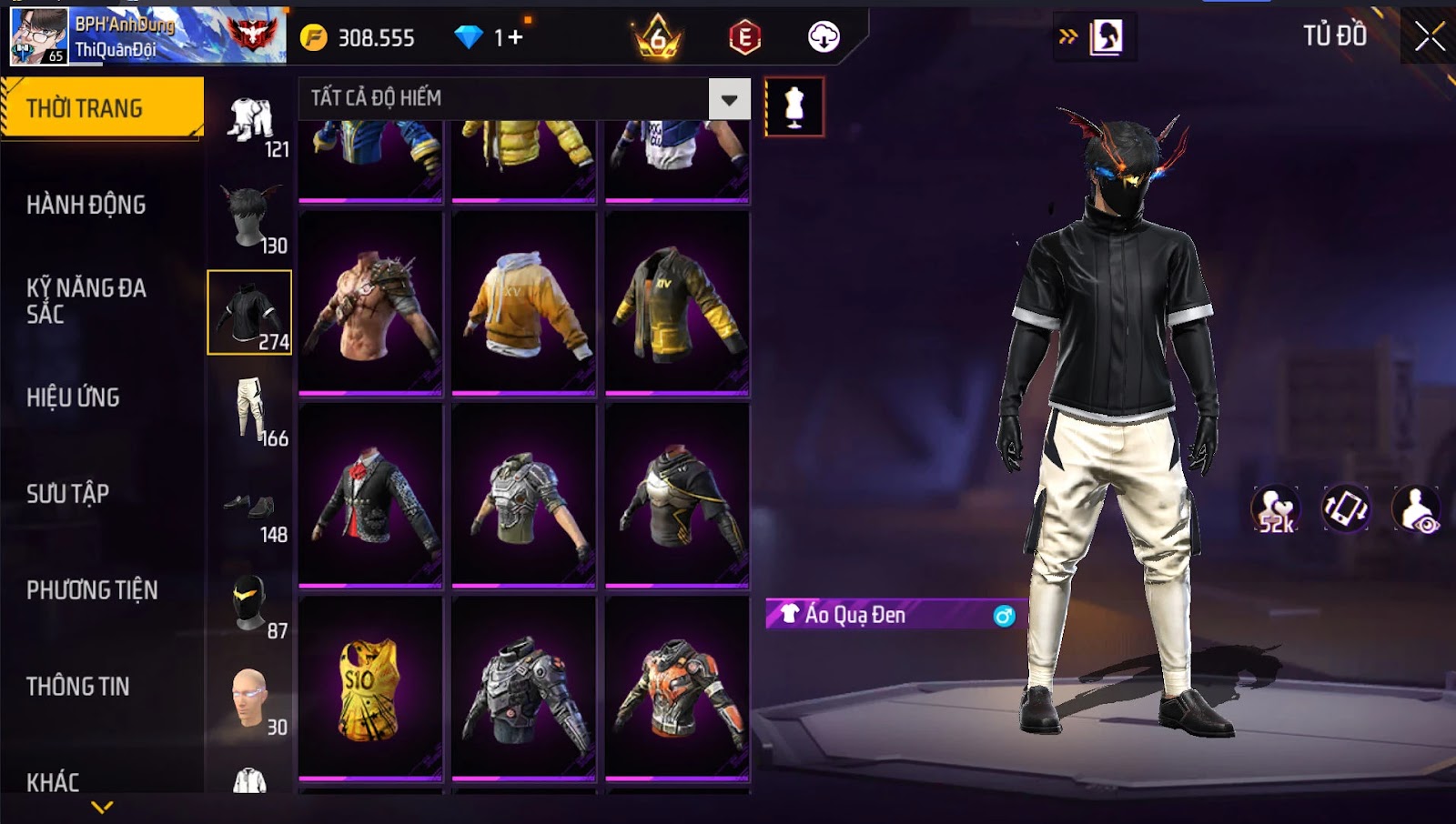Choose the pants category with 166 items

(250, 409)
